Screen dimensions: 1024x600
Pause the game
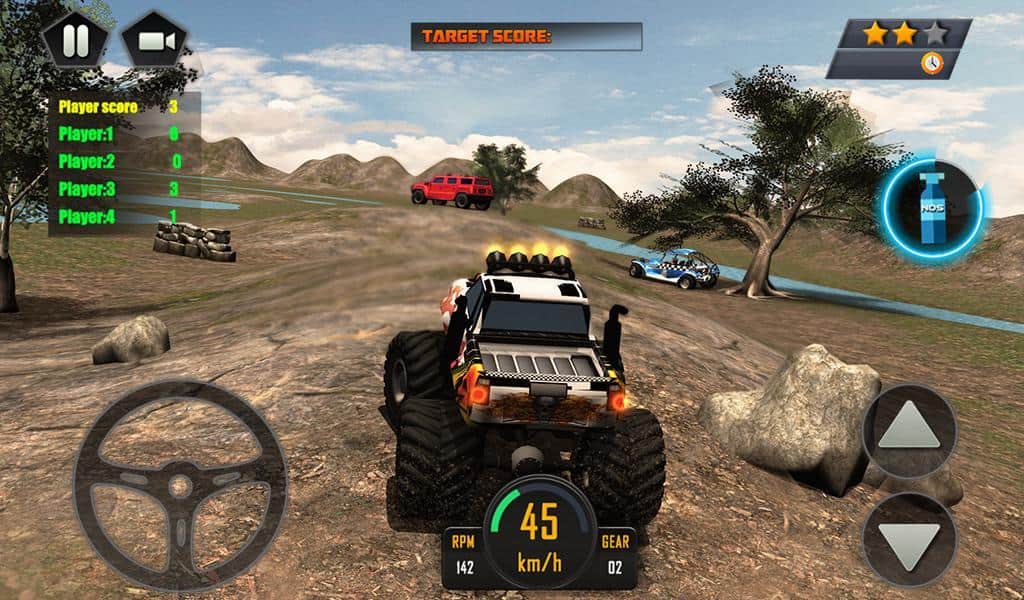73,41
